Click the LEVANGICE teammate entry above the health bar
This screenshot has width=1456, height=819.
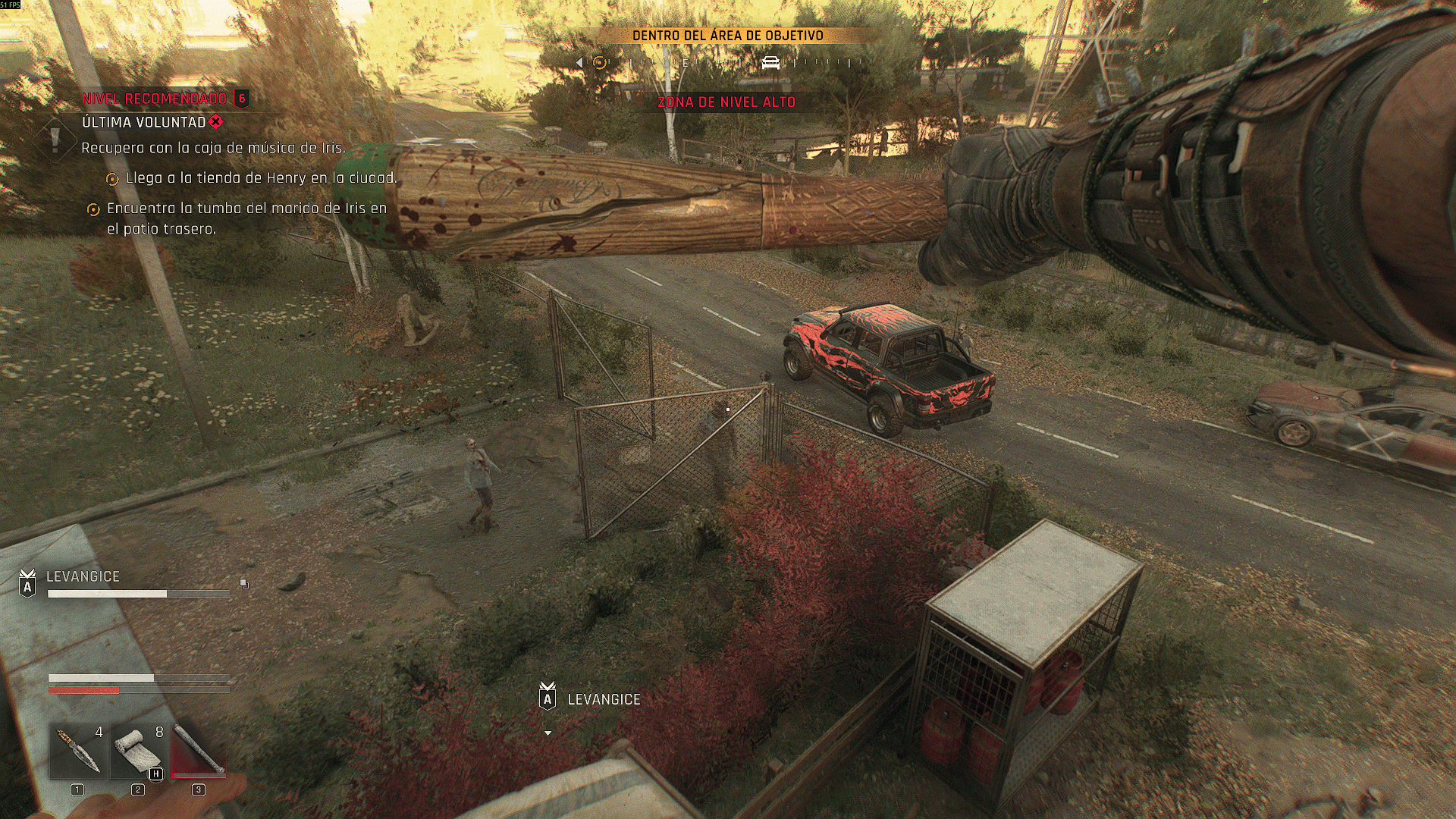(x=83, y=577)
